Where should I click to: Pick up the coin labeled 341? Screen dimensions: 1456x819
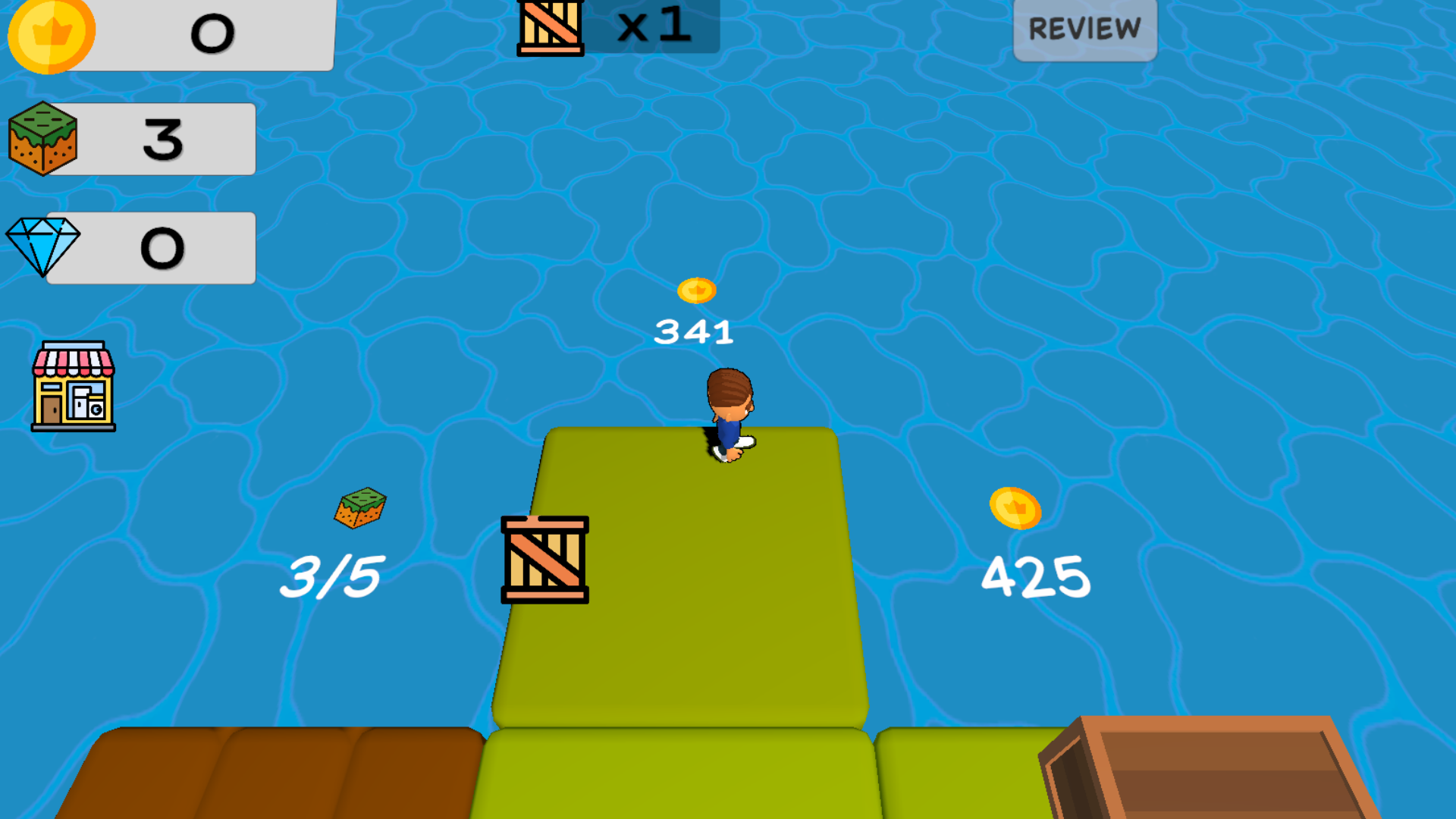(696, 290)
